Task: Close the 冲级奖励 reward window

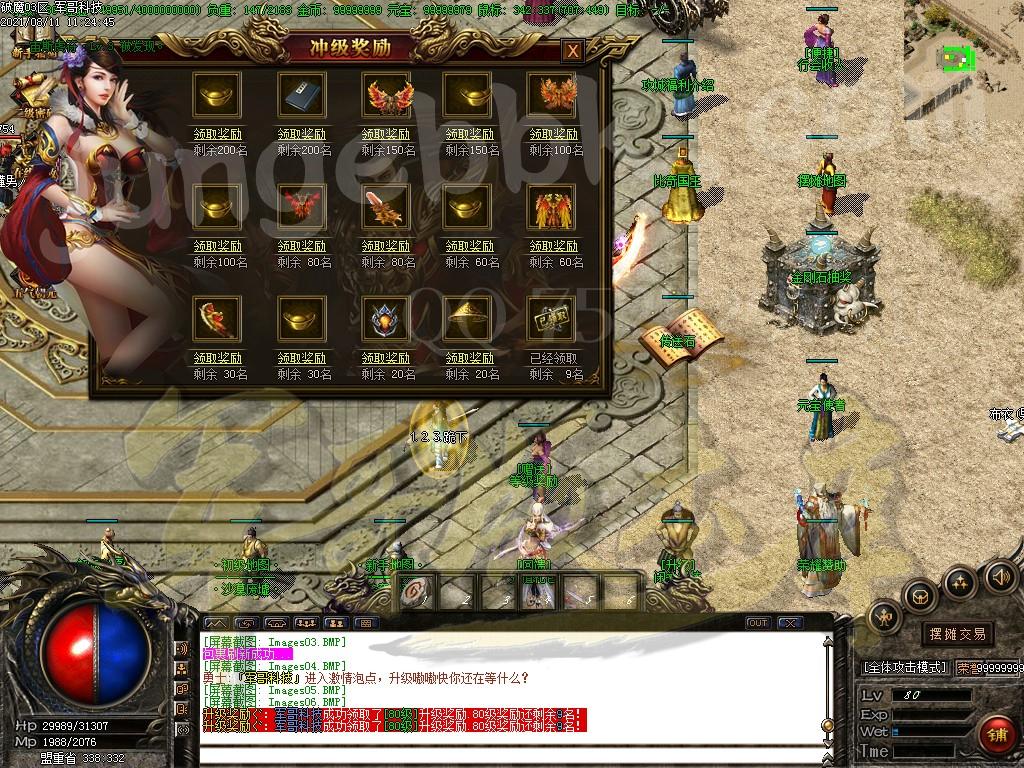Action: tap(572, 51)
